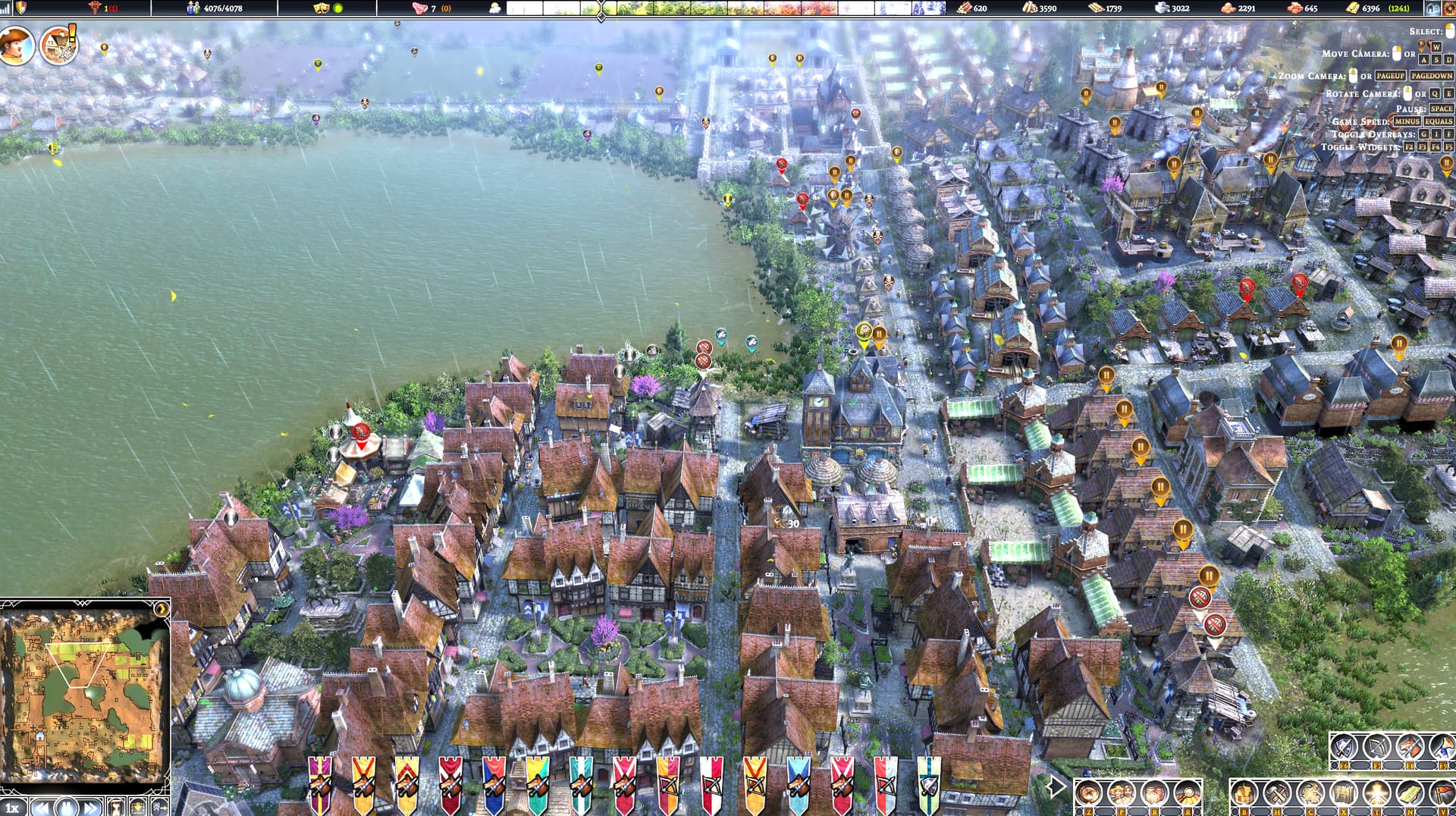Select the bow and arrow archer icon
1456x816 pixels.
[1376, 748]
